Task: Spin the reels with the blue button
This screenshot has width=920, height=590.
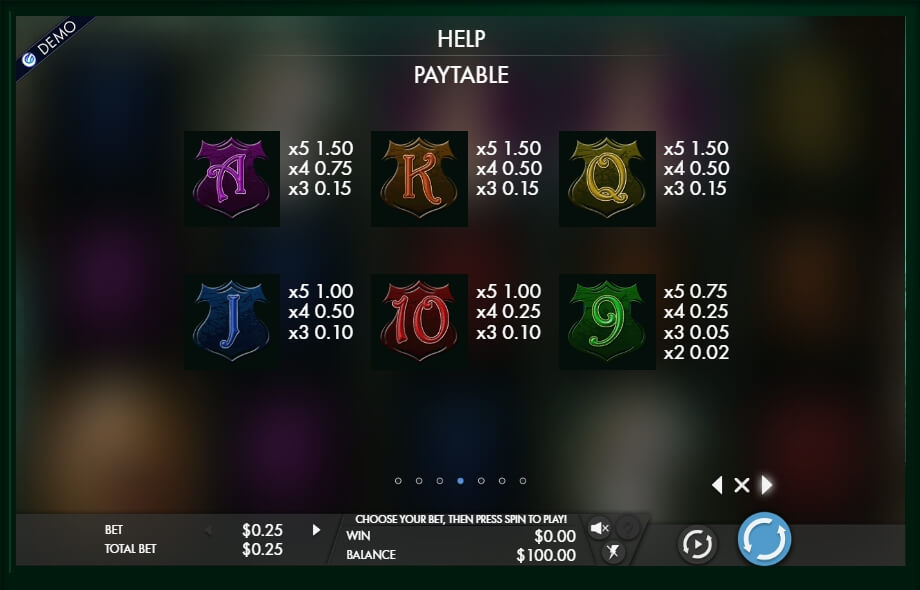Action: (764, 540)
